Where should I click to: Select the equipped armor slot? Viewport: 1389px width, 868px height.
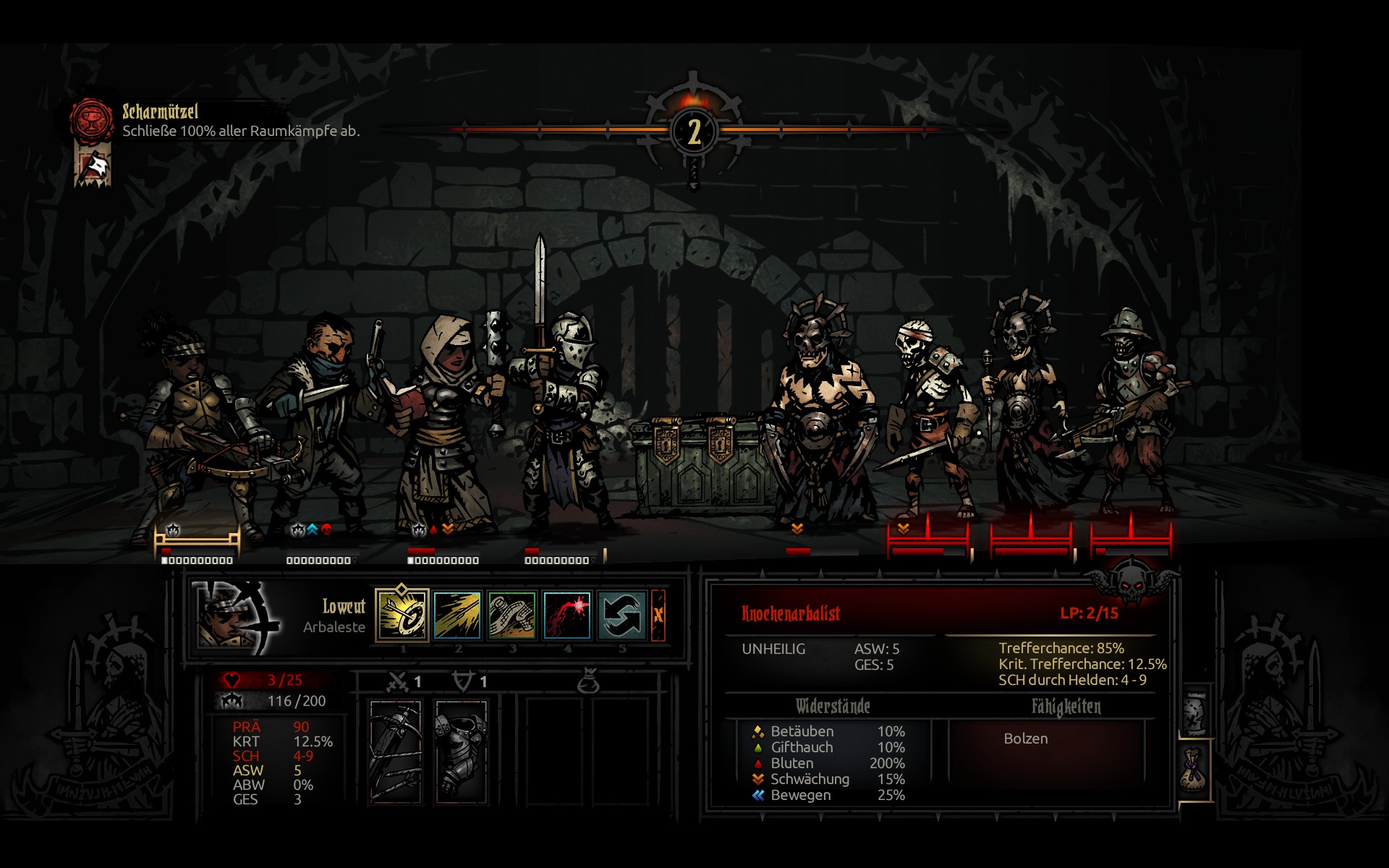pos(462,751)
